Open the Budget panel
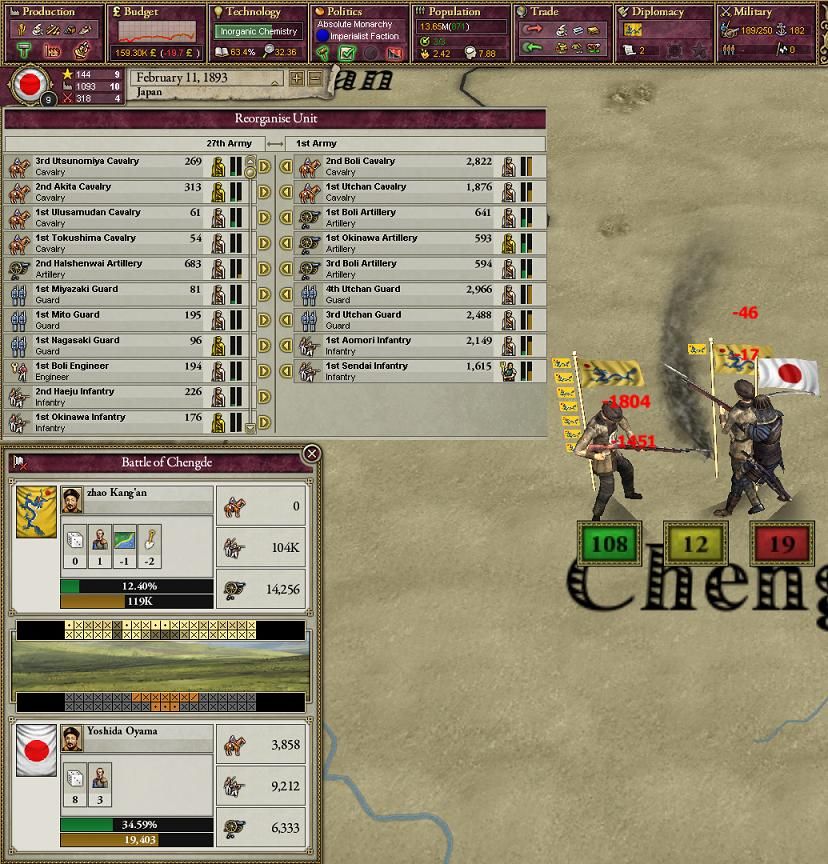 coord(155,13)
